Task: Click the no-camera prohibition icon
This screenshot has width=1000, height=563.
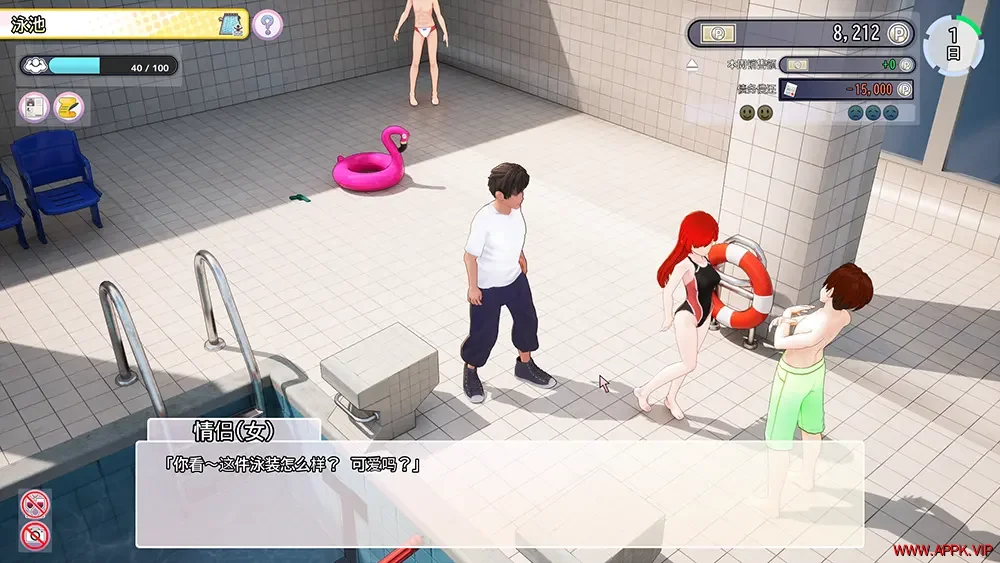Action: [34, 535]
